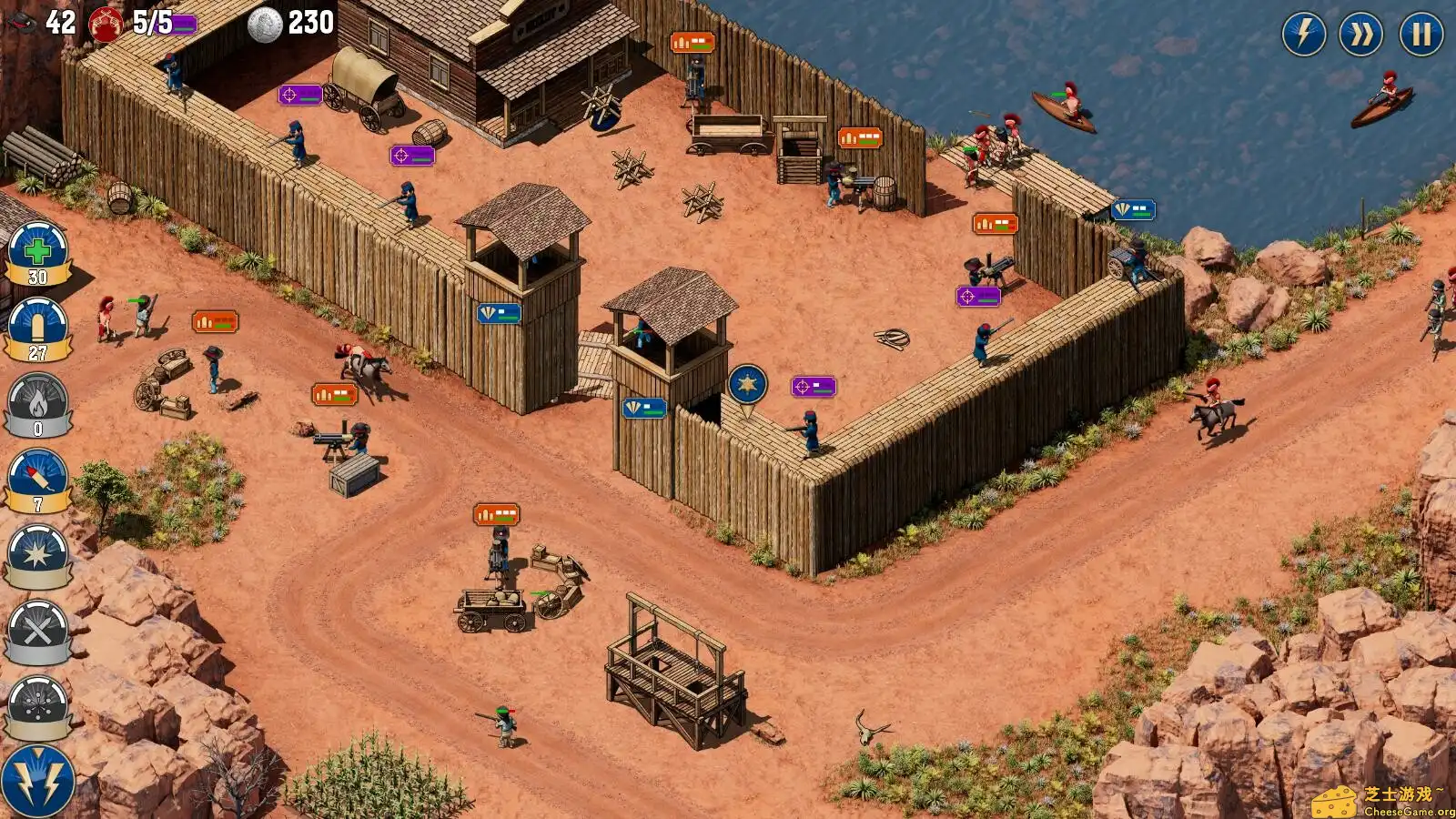The image size is (1456, 819).
Task: Open the purple targeting badge near the watchtower
Action: point(814,387)
